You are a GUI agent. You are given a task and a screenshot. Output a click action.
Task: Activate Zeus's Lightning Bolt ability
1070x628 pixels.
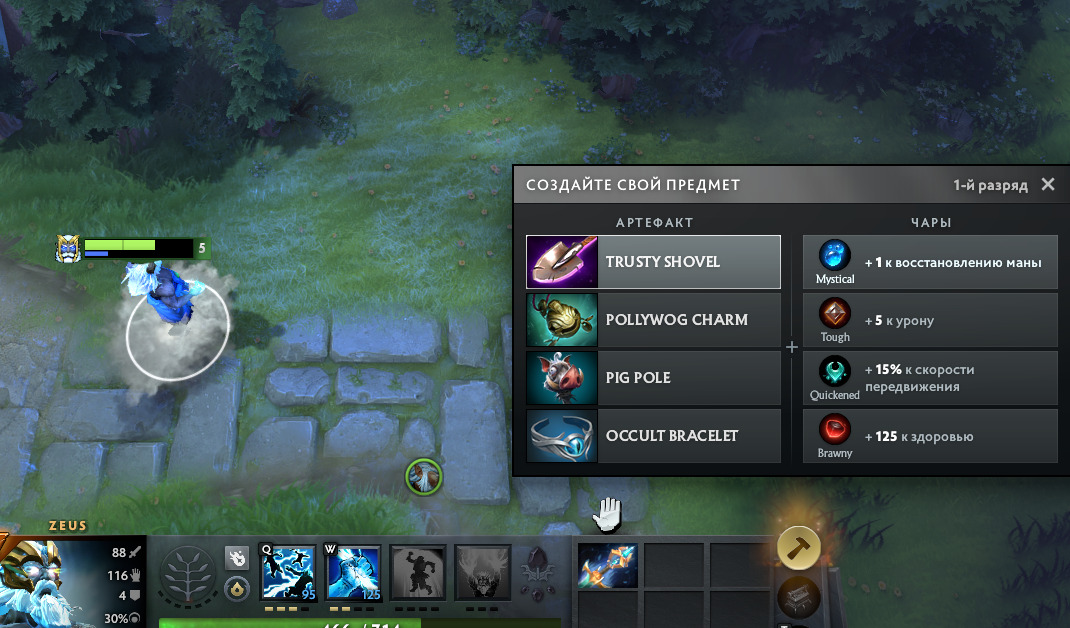pyautogui.click(x=354, y=573)
